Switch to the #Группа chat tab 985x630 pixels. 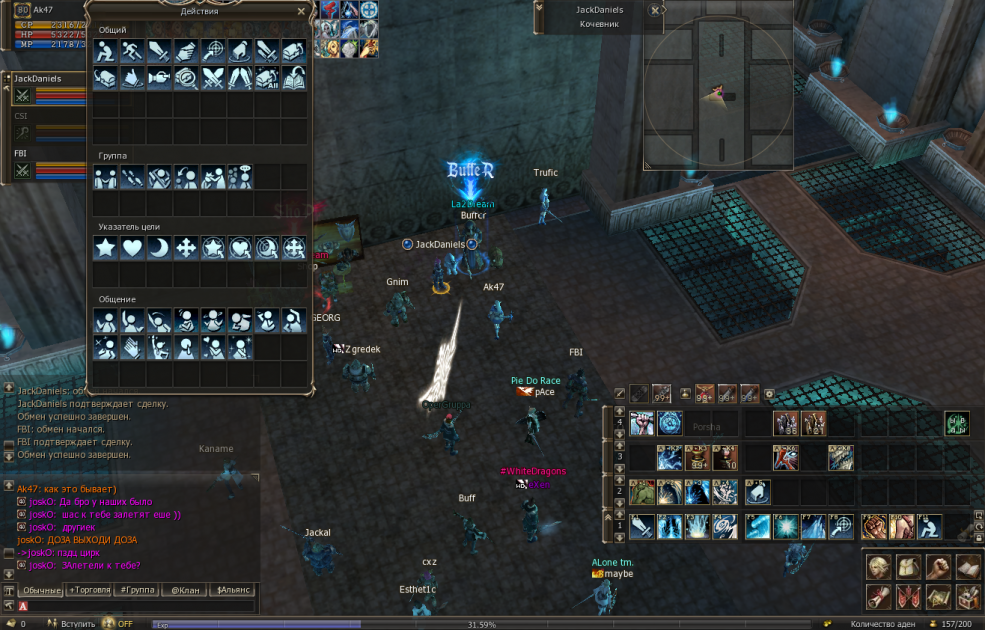pos(138,590)
